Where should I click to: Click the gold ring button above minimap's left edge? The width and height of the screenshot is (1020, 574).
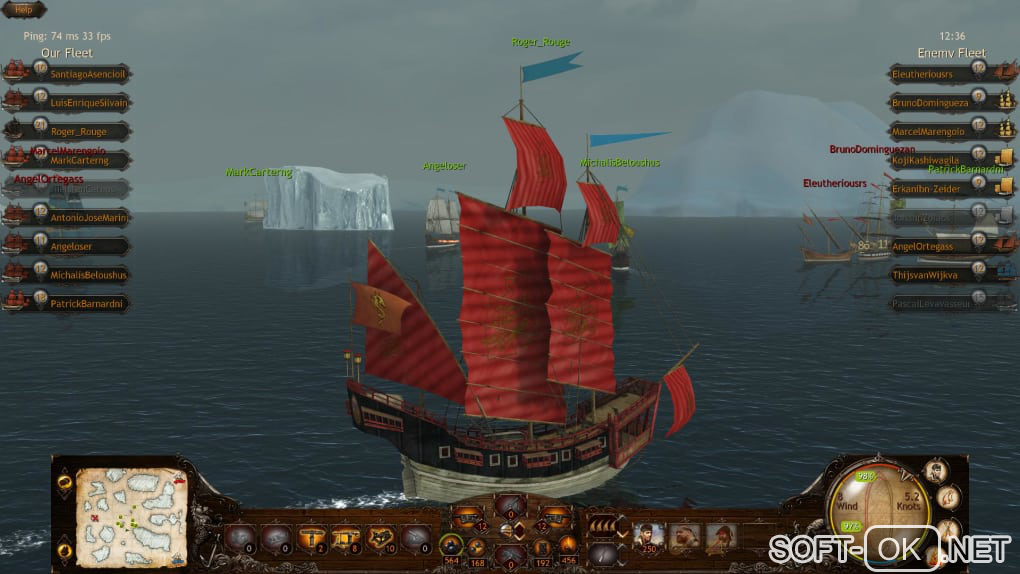pyautogui.click(x=65, y=484)
